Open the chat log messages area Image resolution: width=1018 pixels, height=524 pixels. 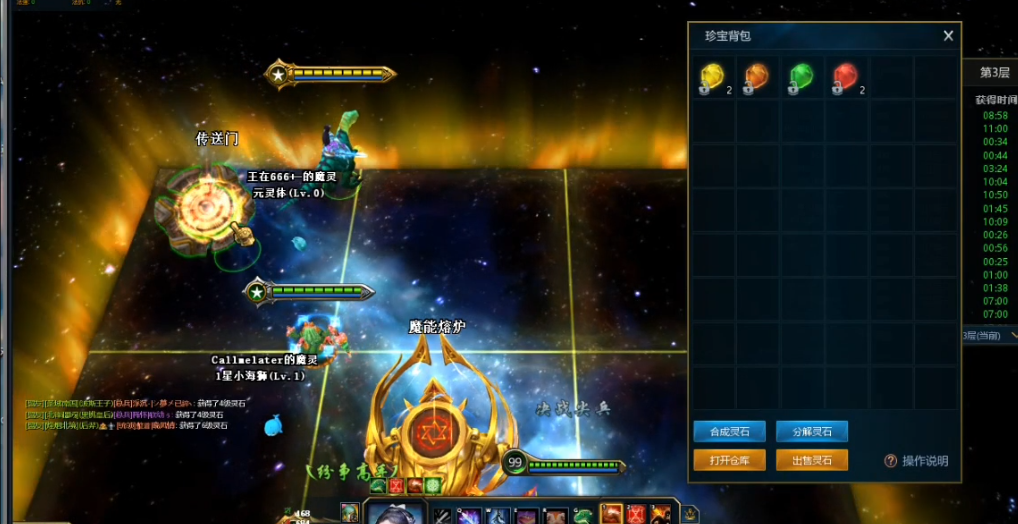pos(130,414)
